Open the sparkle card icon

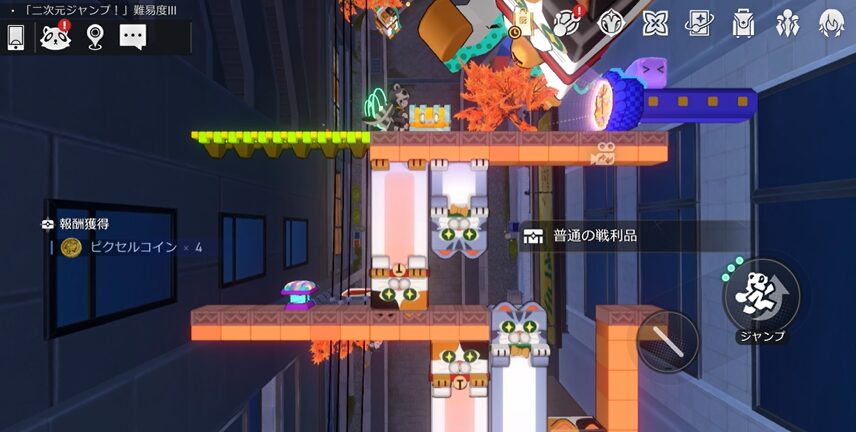699,22
